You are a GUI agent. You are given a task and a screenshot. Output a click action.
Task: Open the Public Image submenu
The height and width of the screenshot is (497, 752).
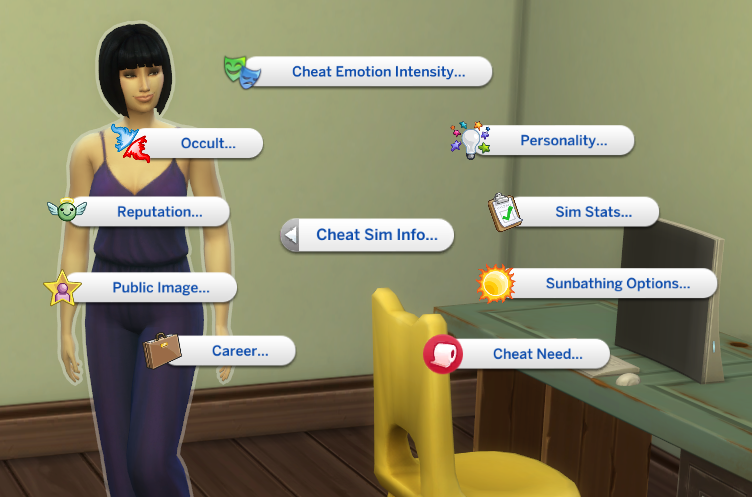[160, 288]
